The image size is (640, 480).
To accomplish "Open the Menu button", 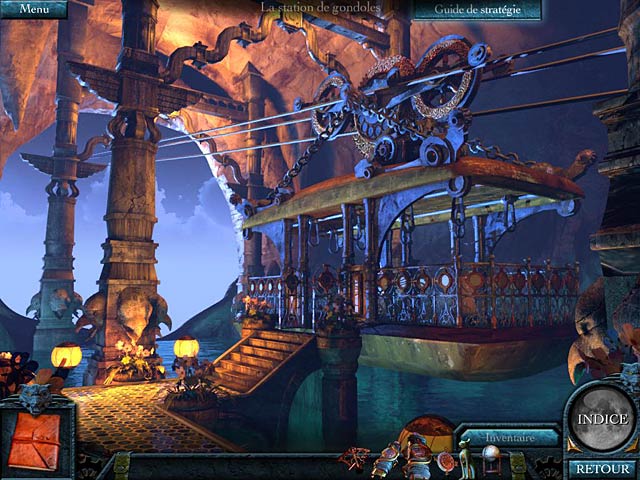I will click(x=33, y=9).
